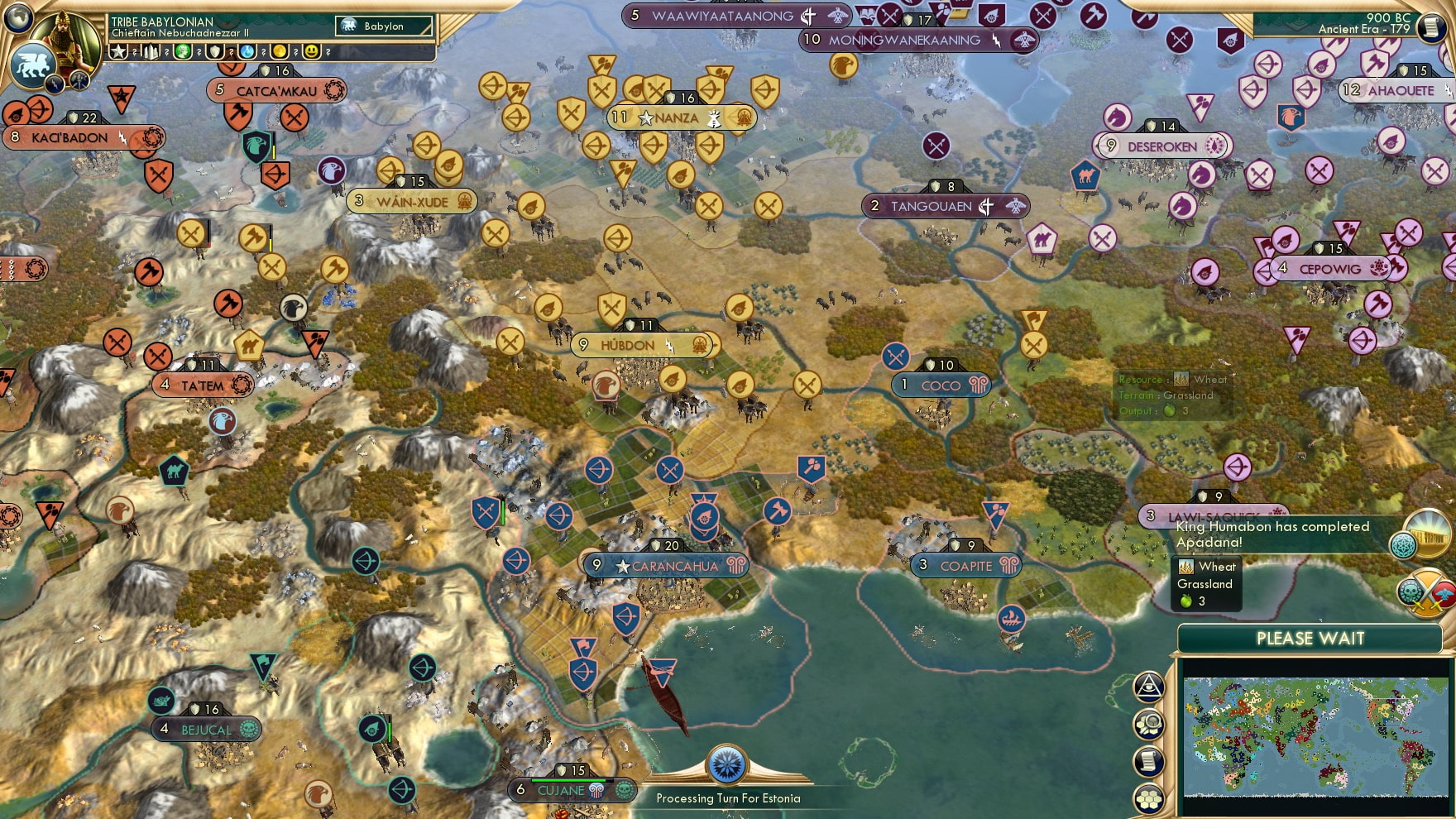This screenshot has height=819, width=1456.
Task: Open the game menu in the top-right corner
Action: click(1434, 26)
